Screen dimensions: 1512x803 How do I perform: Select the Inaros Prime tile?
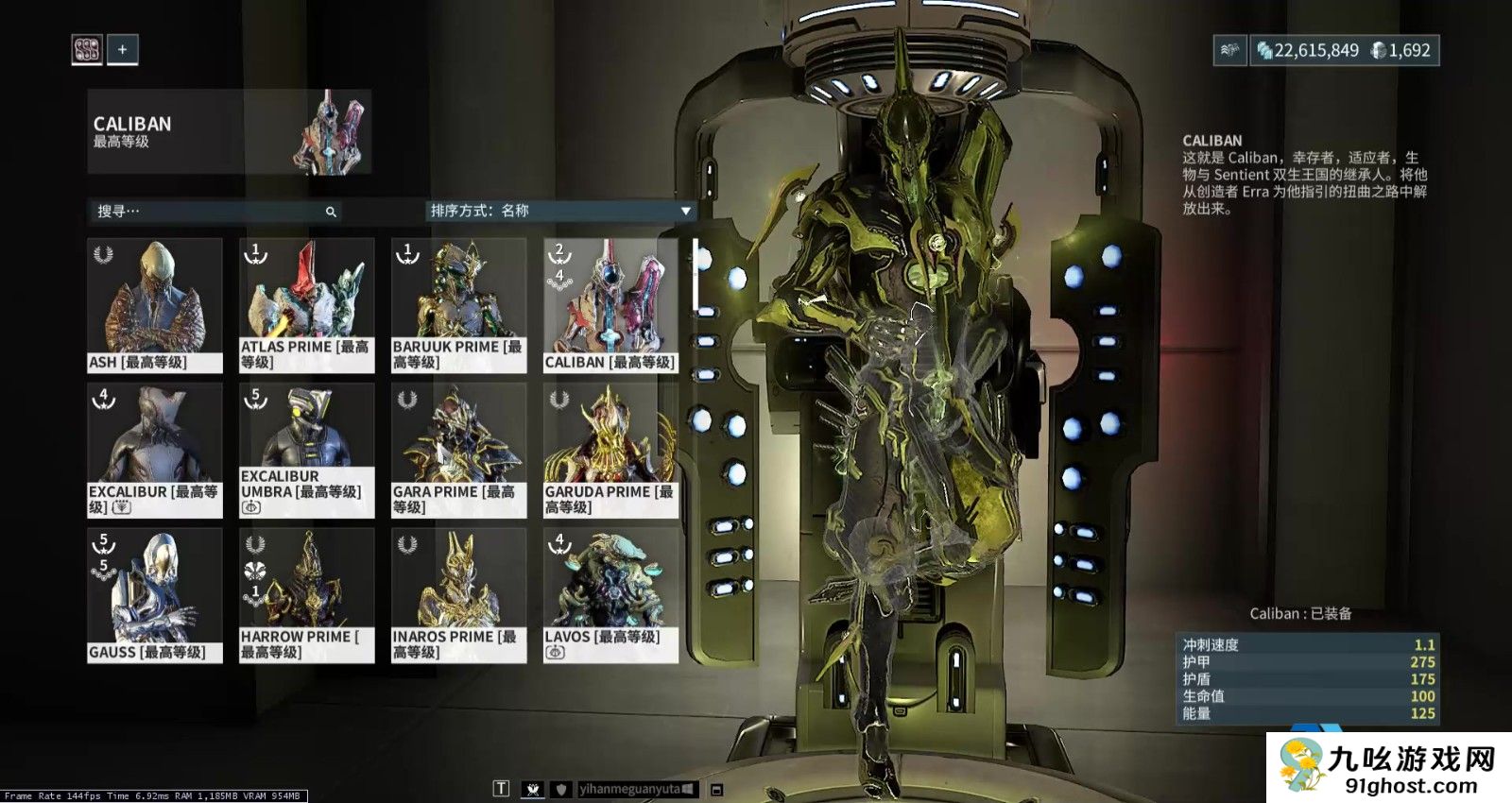[x=458, y=595]
